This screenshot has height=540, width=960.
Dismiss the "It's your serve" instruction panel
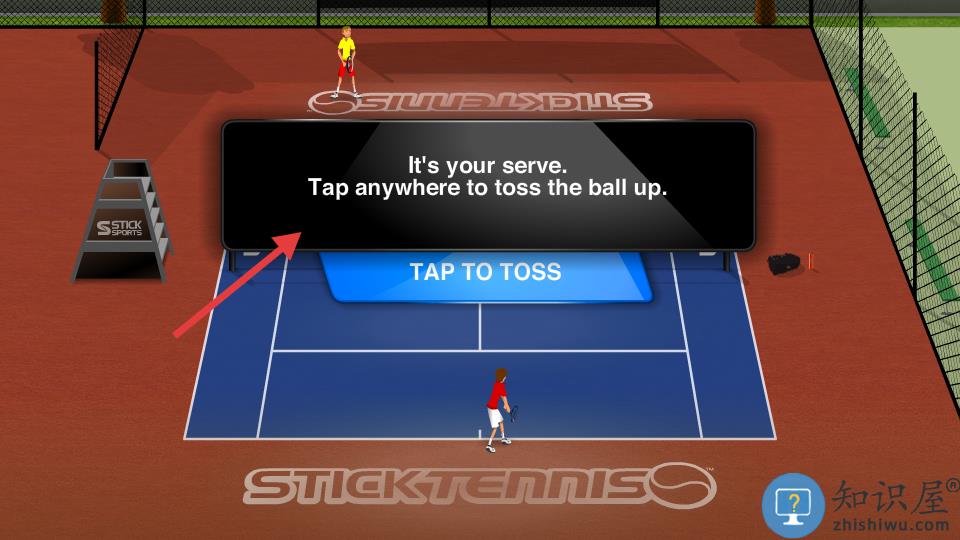tap(487, 185)
